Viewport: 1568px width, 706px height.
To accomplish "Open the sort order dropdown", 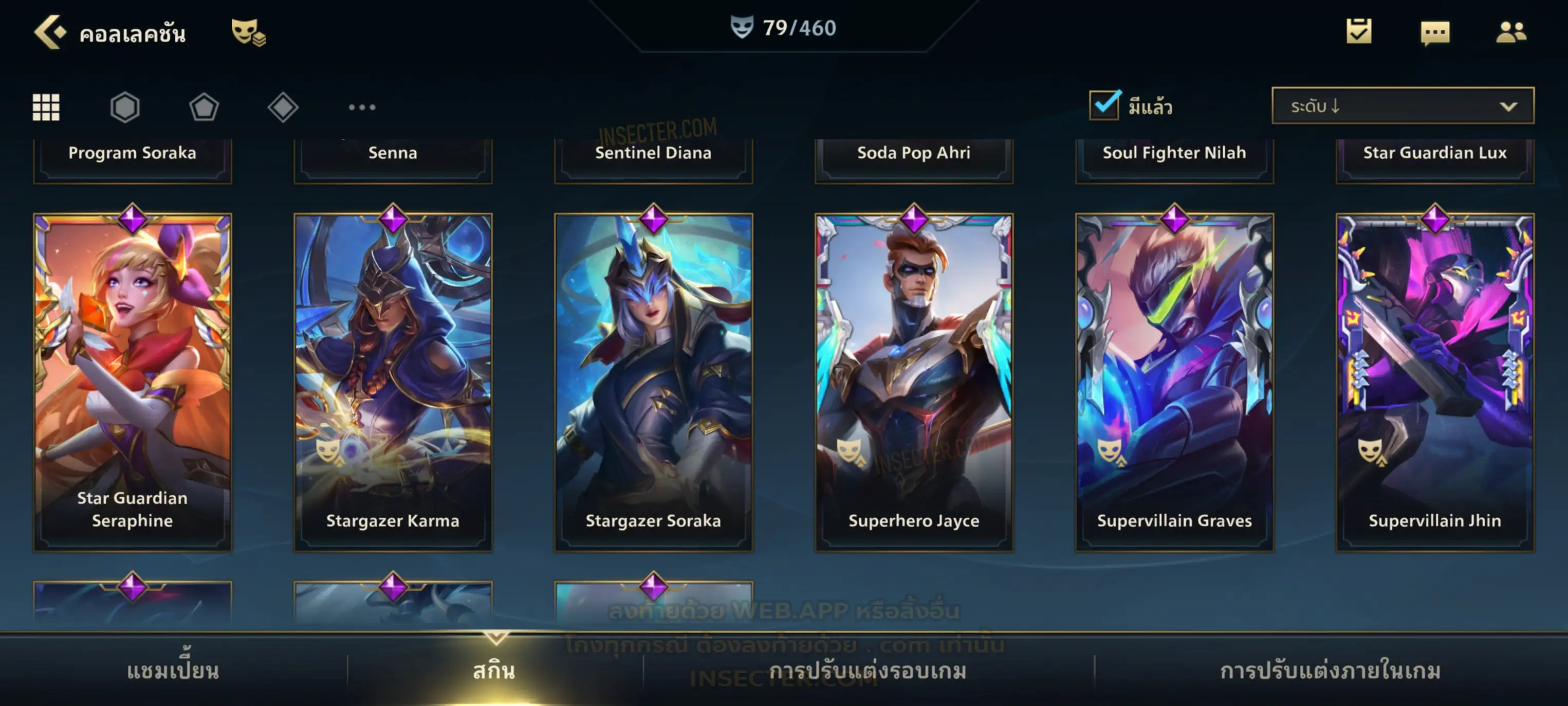I will [1403, 106].
